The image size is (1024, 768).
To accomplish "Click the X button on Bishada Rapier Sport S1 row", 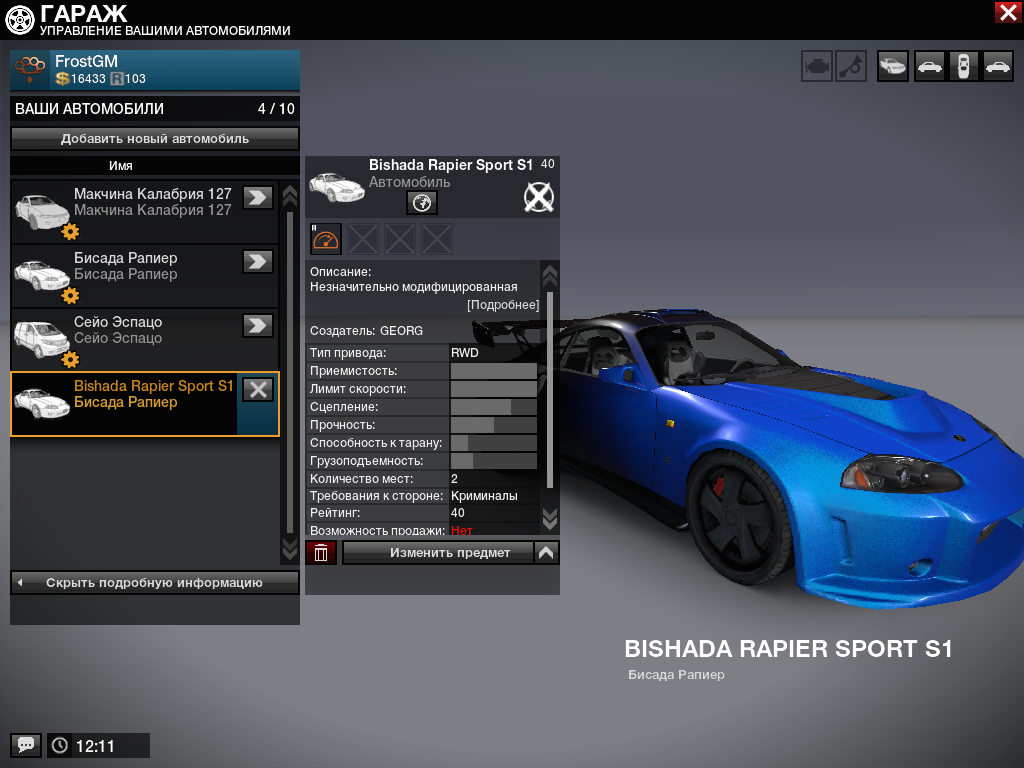I will point(258,390).
